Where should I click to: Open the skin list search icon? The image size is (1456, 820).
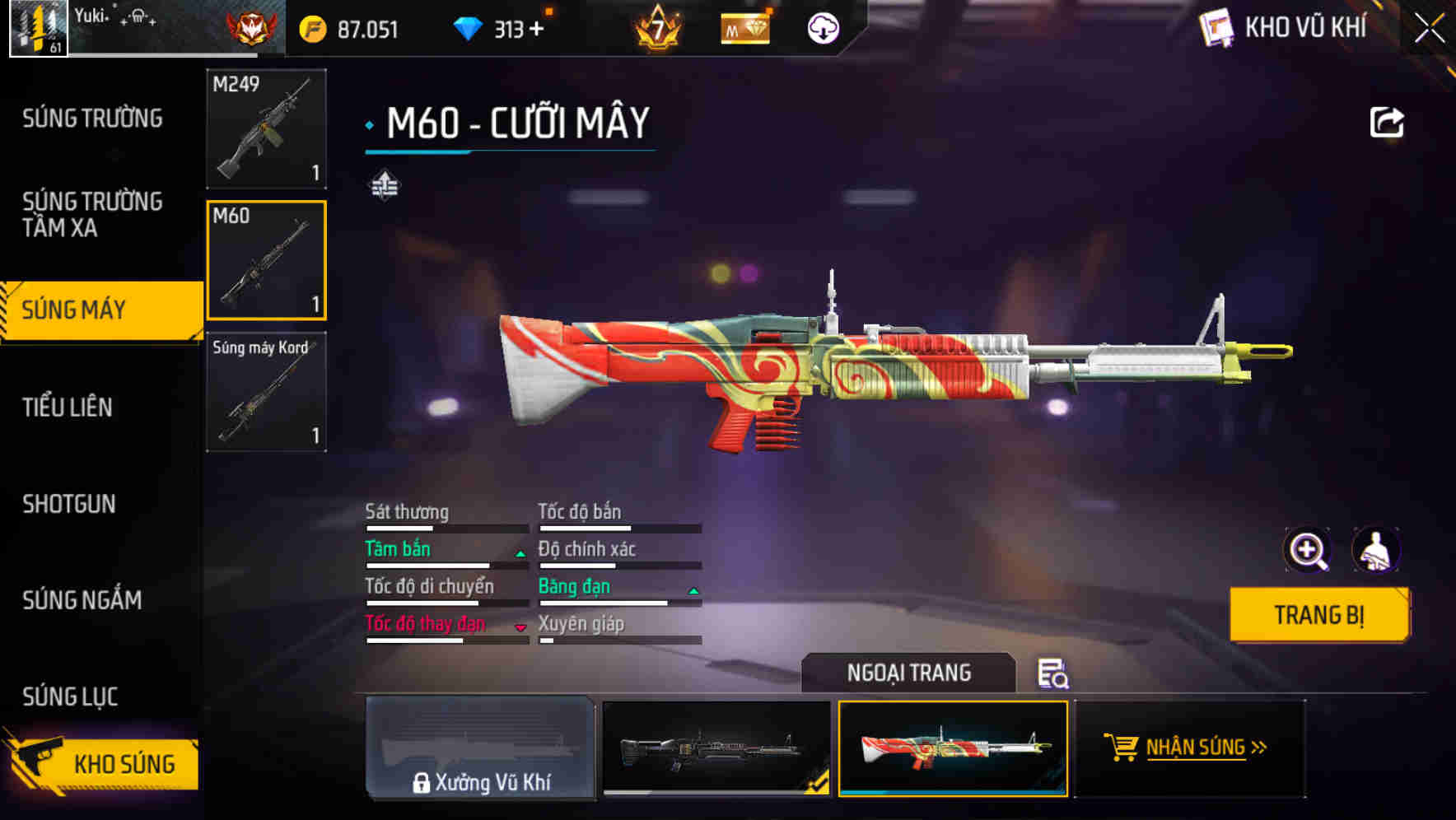pyautogui.click(x=1052, y=673)
